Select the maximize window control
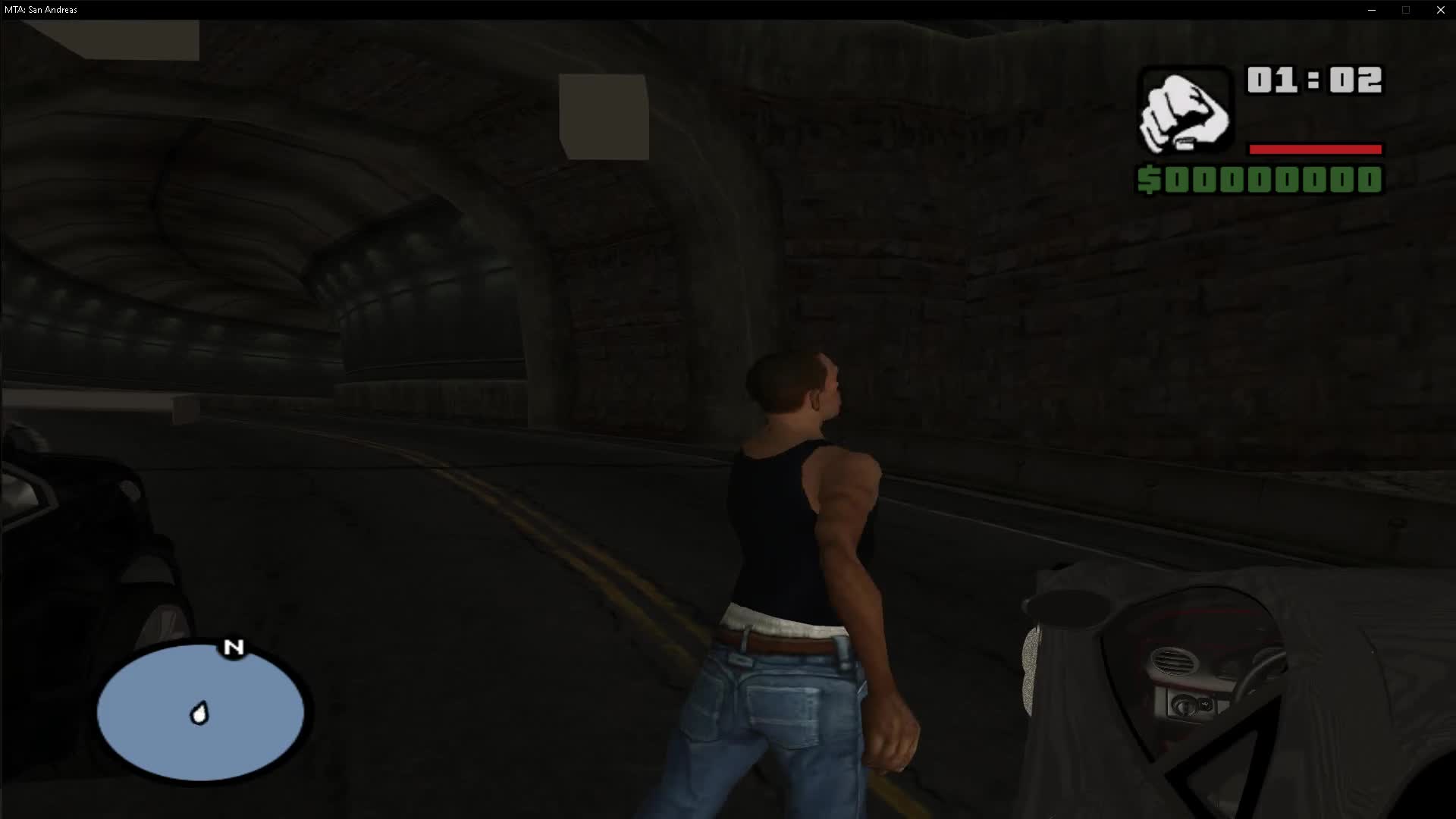 tap(1407, 10)
